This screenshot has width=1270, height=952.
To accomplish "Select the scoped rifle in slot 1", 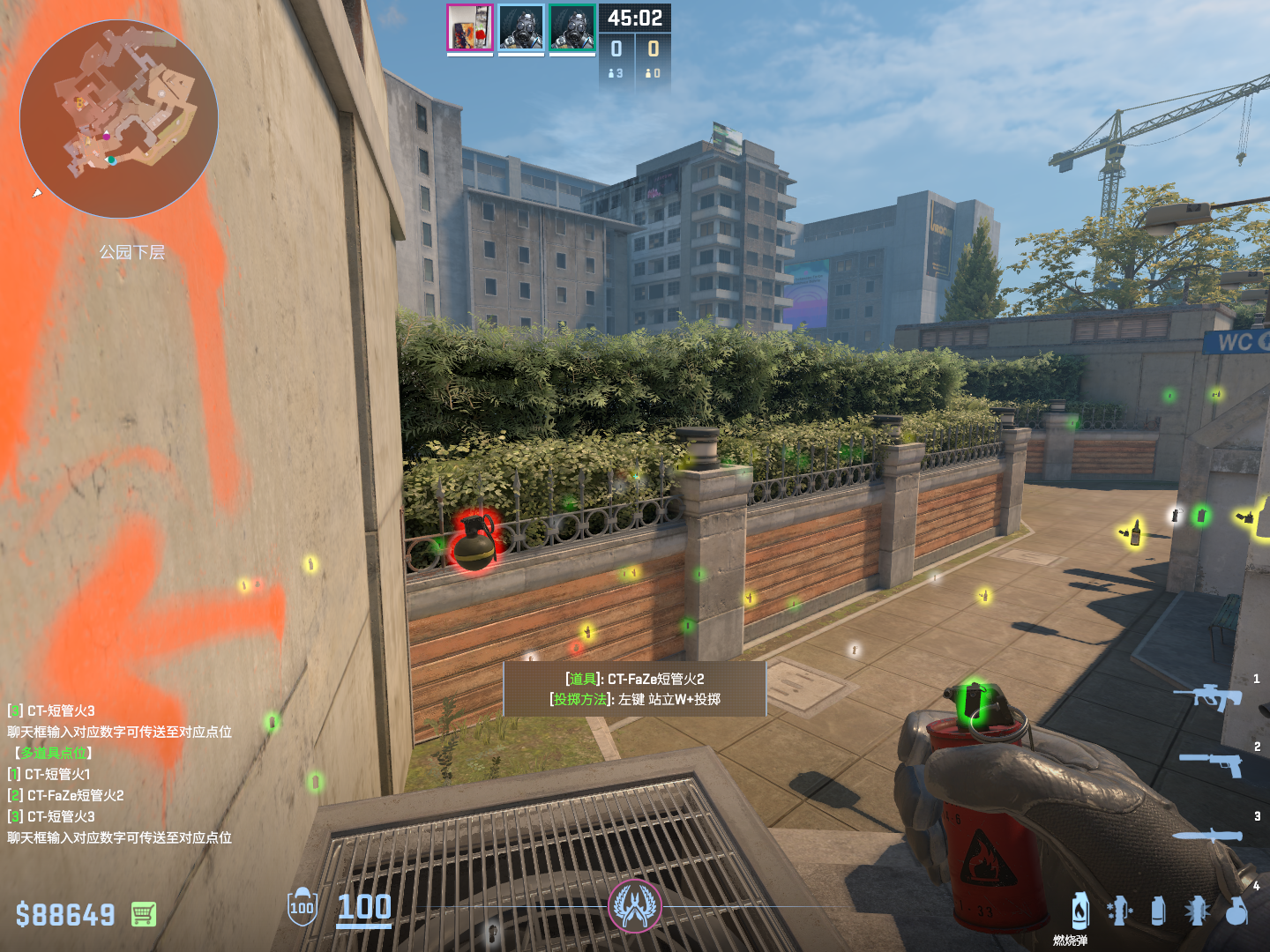I will coord(1207,697).
